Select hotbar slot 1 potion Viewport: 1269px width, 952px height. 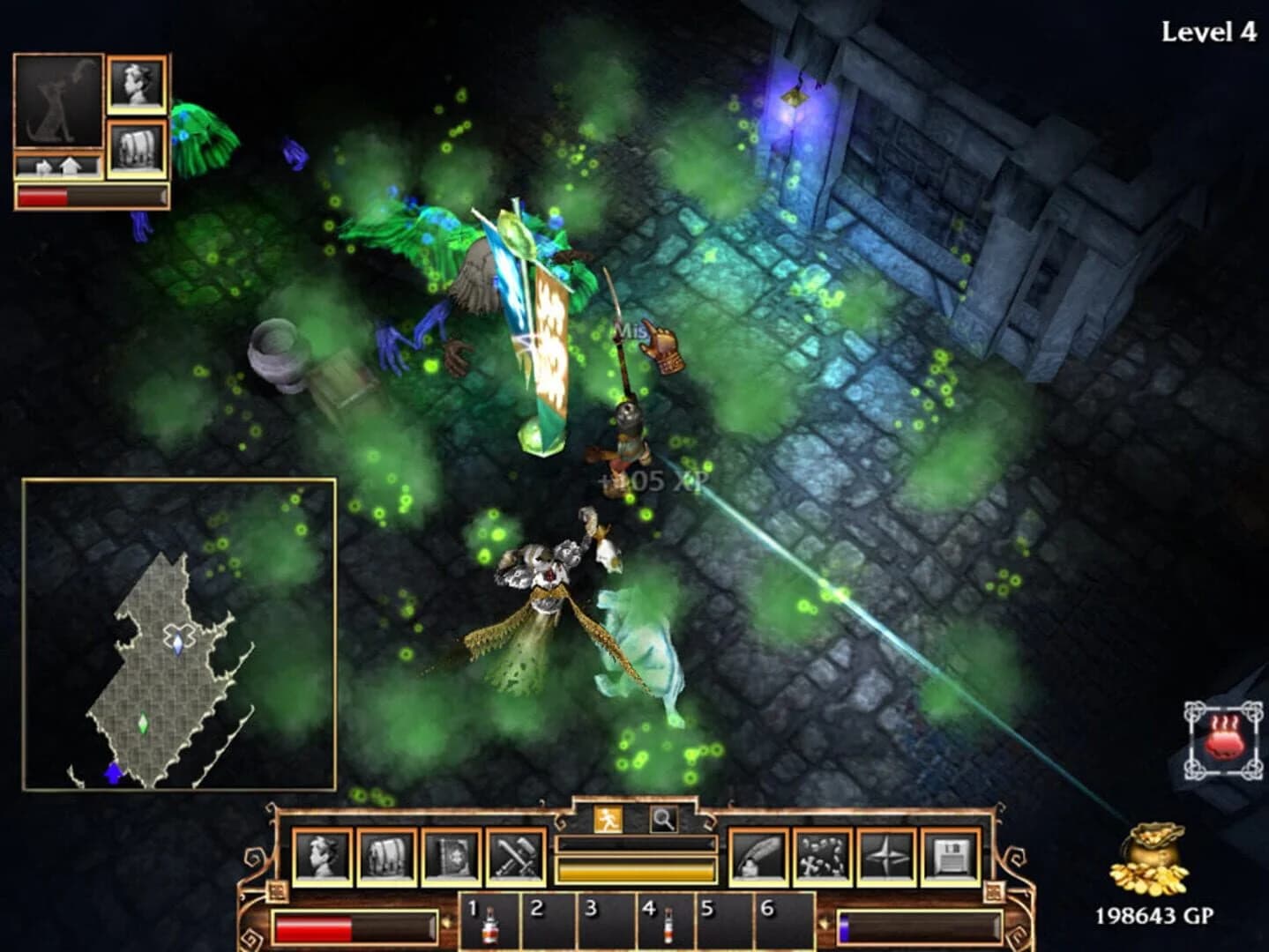pos(488,926)
